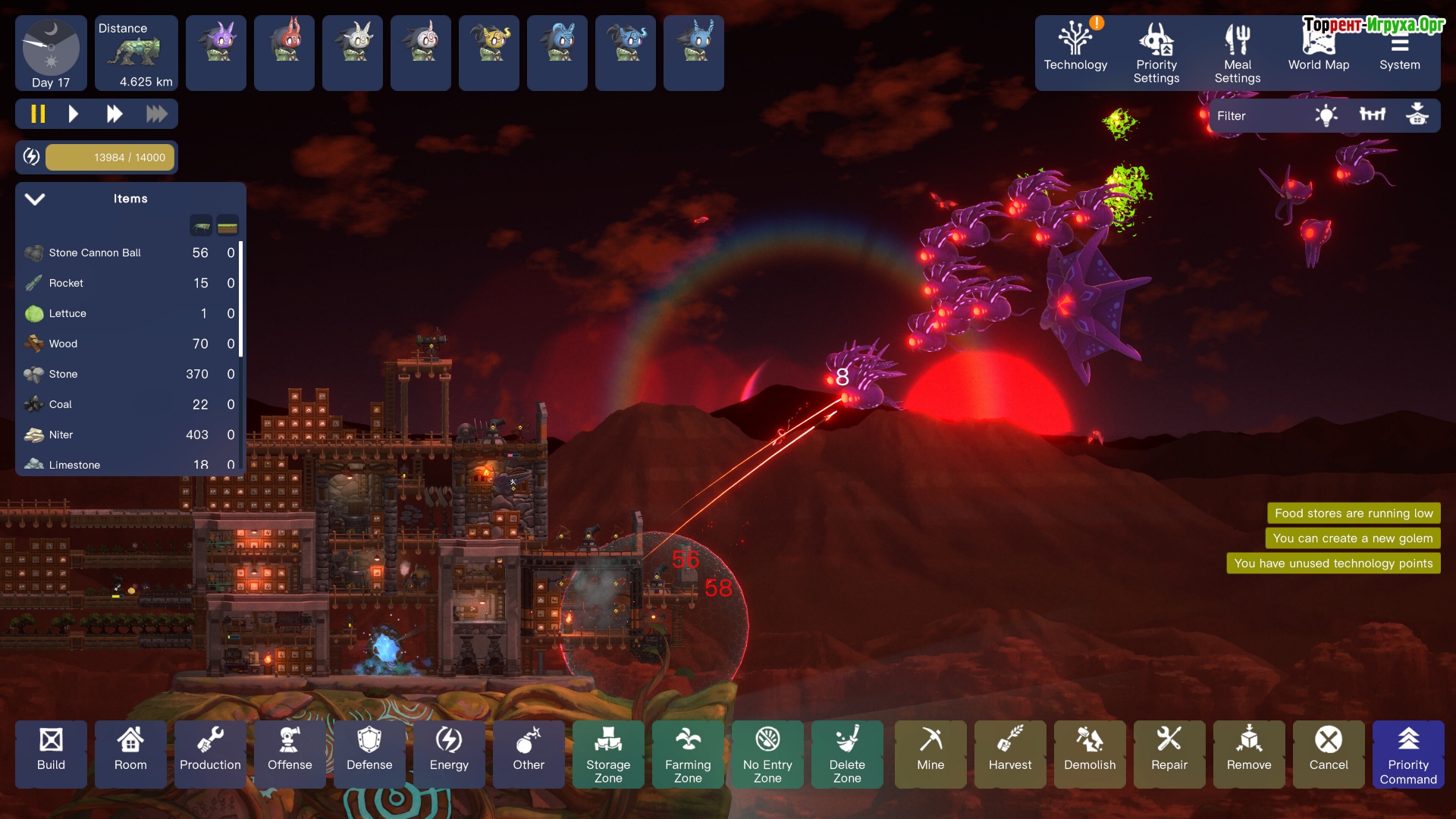This screenshot has width=1456, height=819.
Task: Collapse the Items panel
Action: (x=35, y=199)
